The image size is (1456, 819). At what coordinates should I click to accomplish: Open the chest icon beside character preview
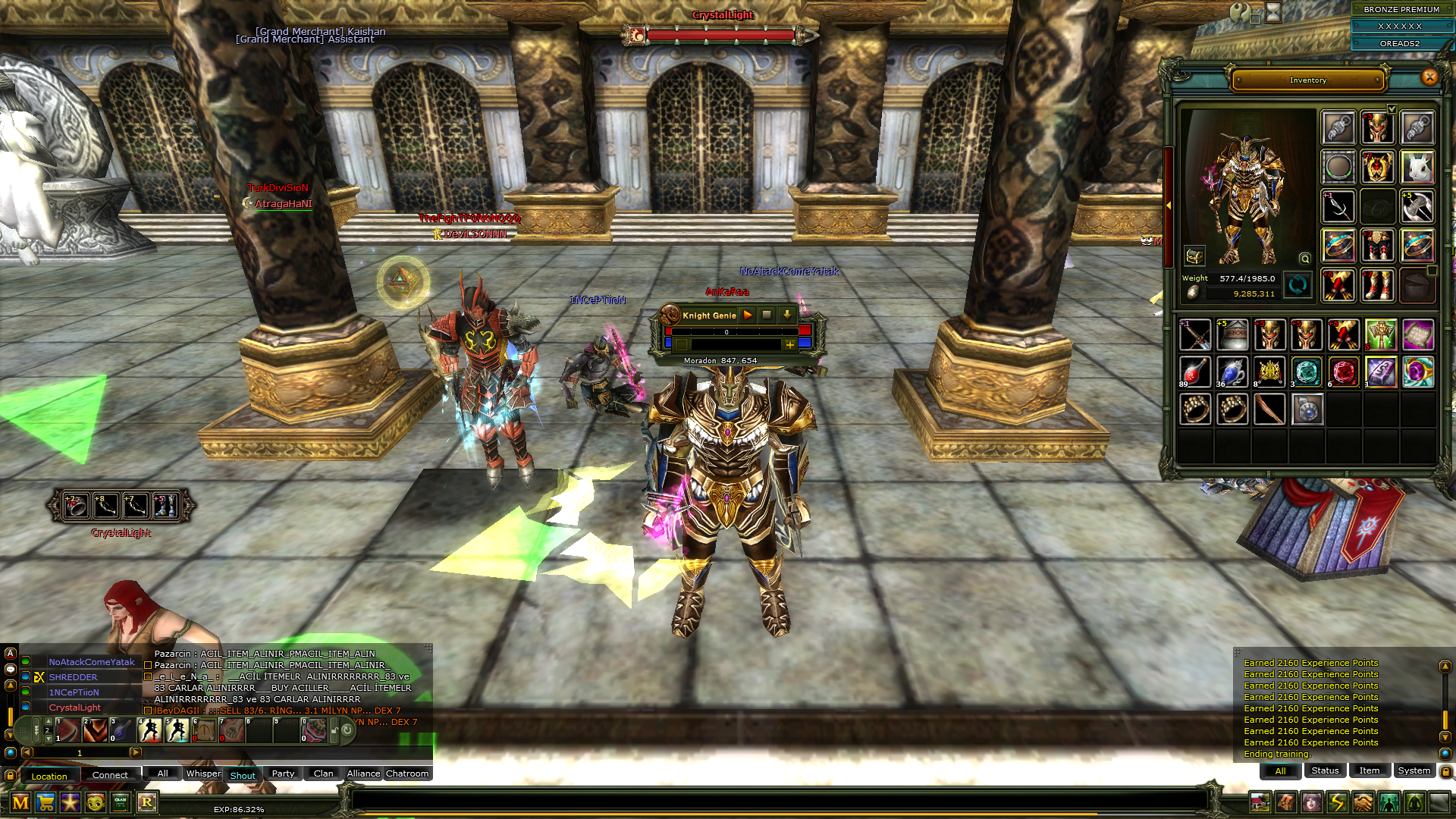coord(1194,256)
